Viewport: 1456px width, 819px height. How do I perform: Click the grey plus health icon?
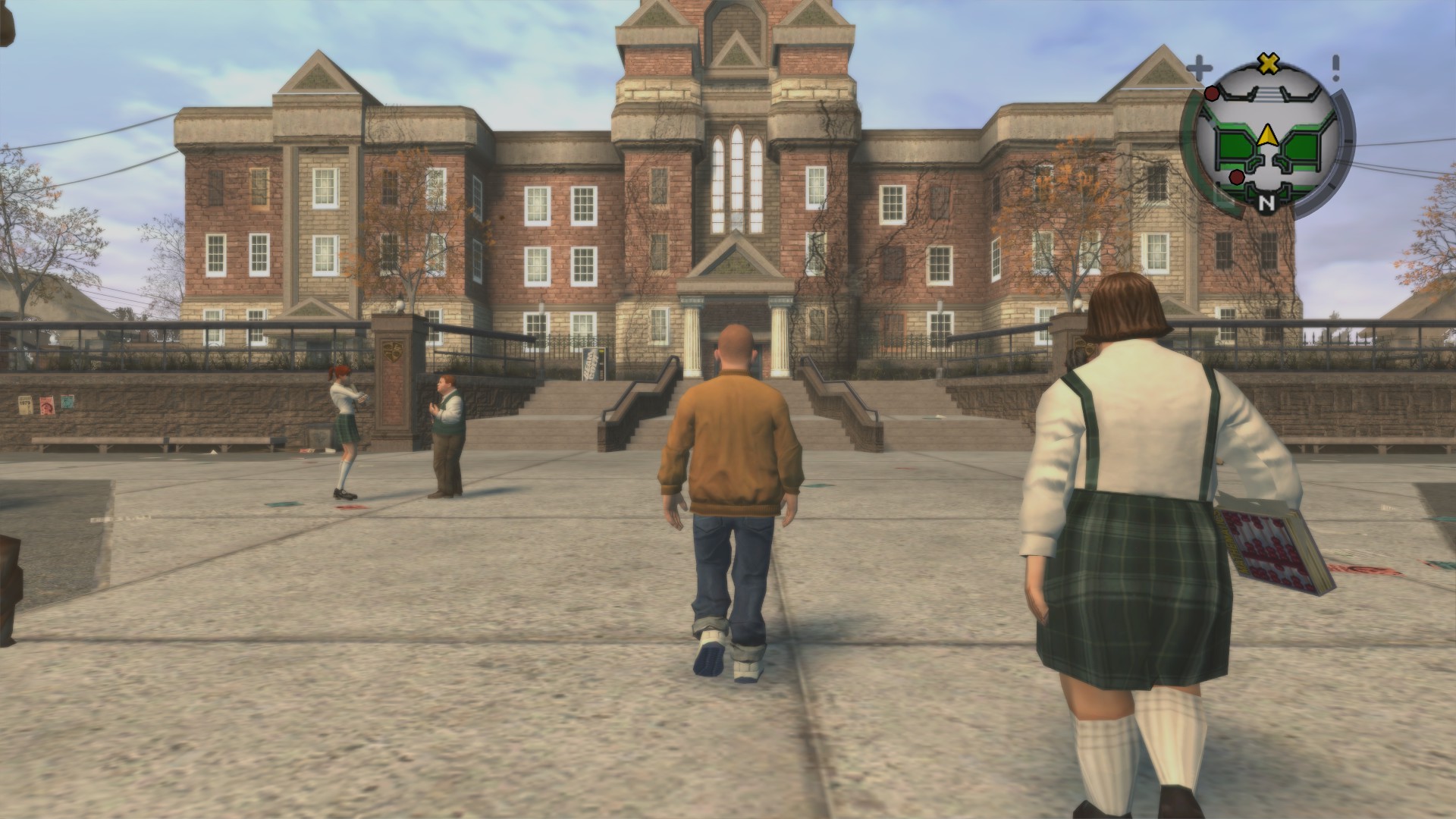pos(1199,68)
